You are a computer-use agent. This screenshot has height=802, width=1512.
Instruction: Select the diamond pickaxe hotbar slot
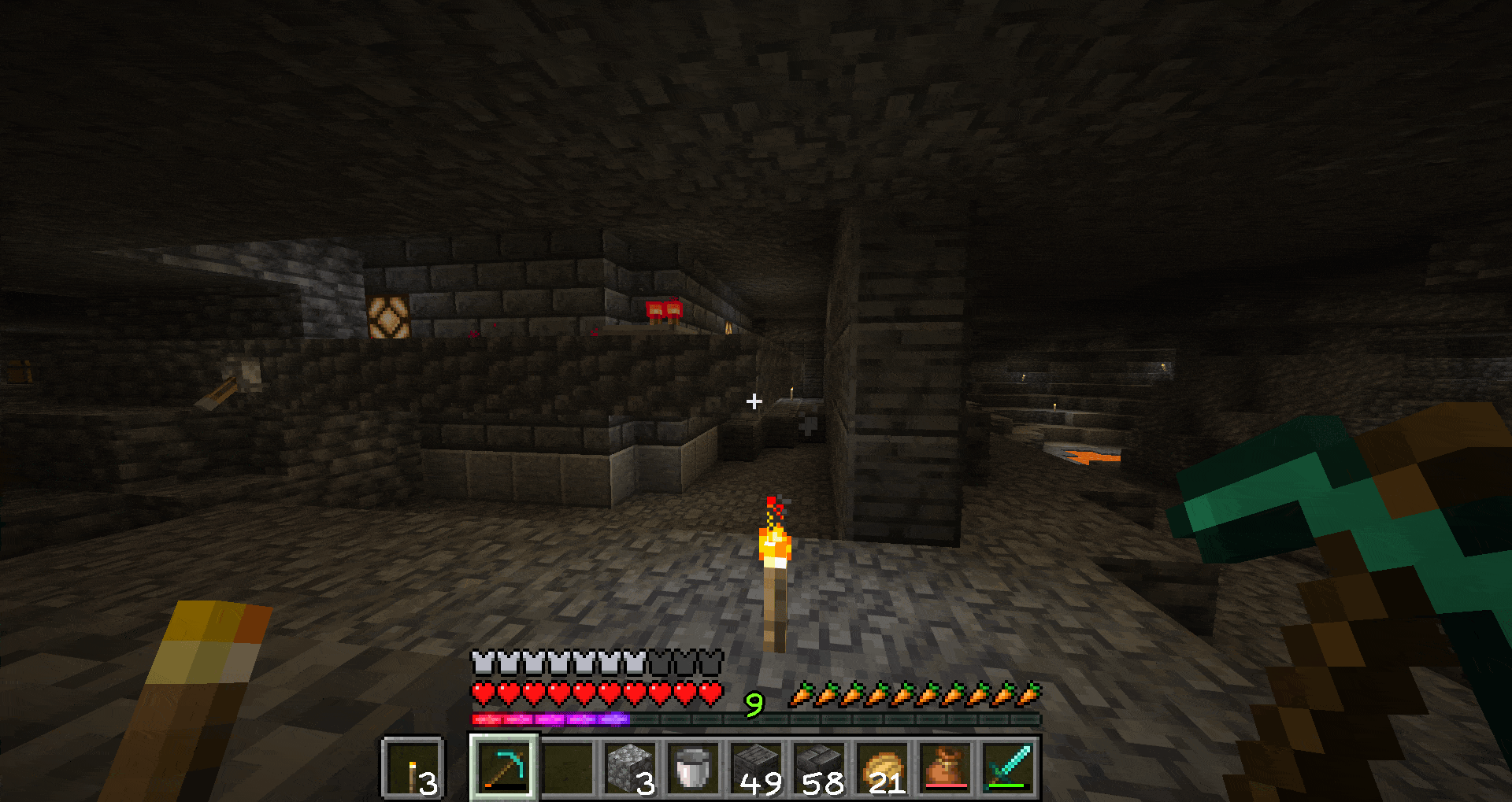(x=505, y=767)
